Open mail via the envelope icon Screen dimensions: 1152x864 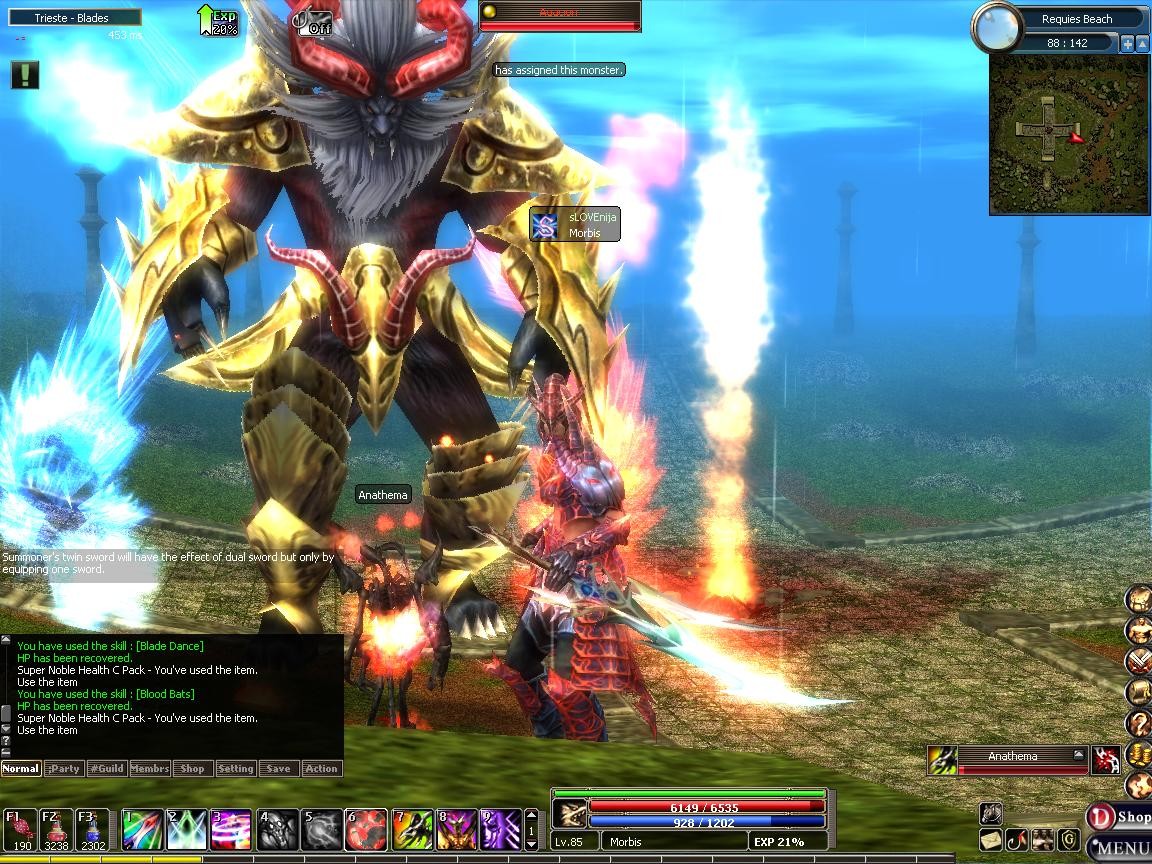point(991,839)
